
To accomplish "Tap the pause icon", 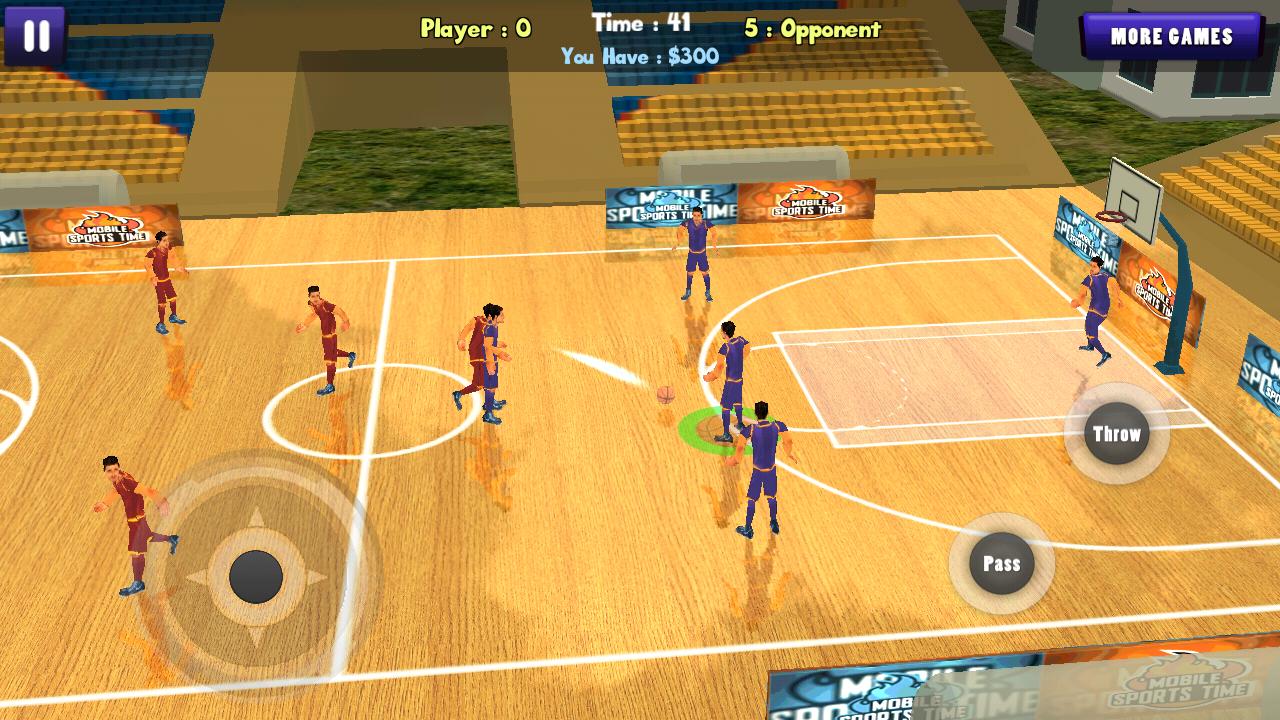I will click(x=37, y=37).
